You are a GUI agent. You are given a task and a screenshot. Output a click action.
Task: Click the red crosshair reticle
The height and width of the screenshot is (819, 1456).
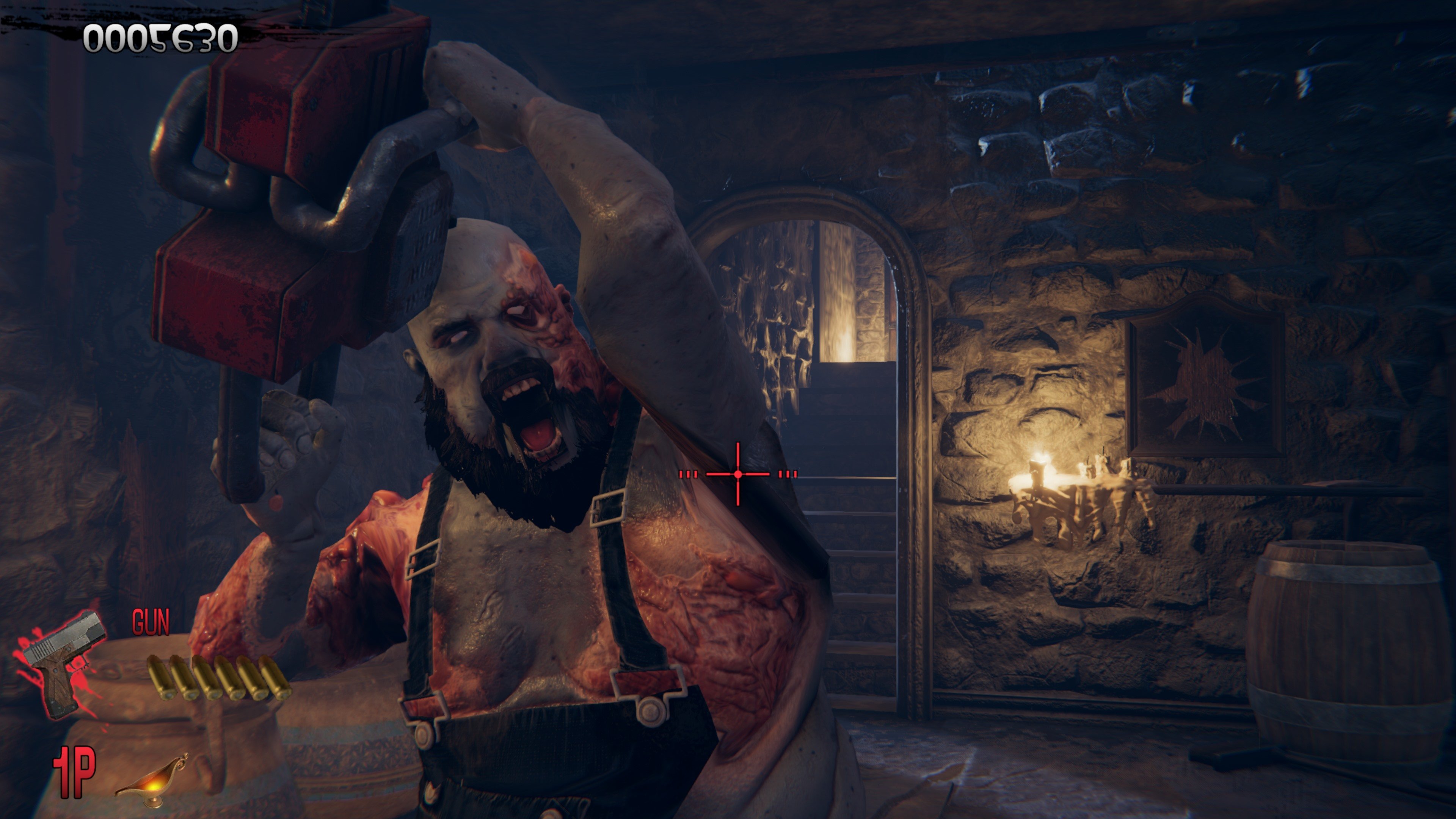click(737, 474)
